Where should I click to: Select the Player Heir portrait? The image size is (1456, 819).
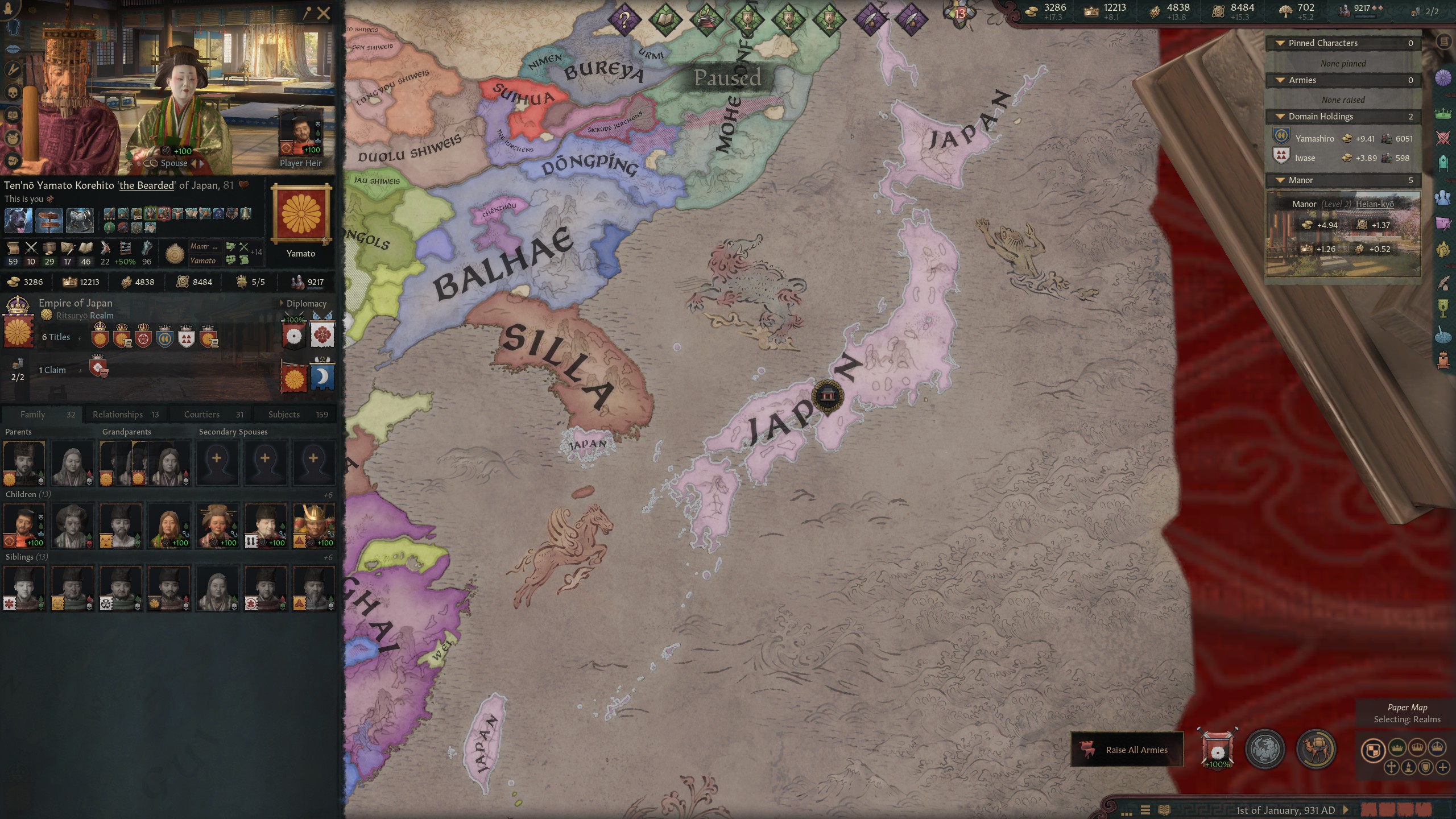(301, 131)
